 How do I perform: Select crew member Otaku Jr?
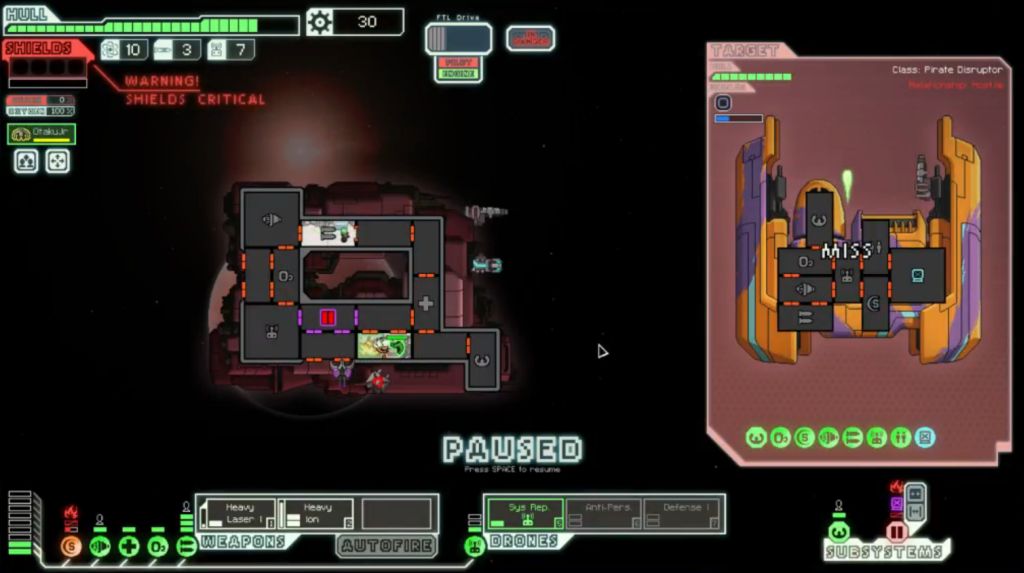42,134
